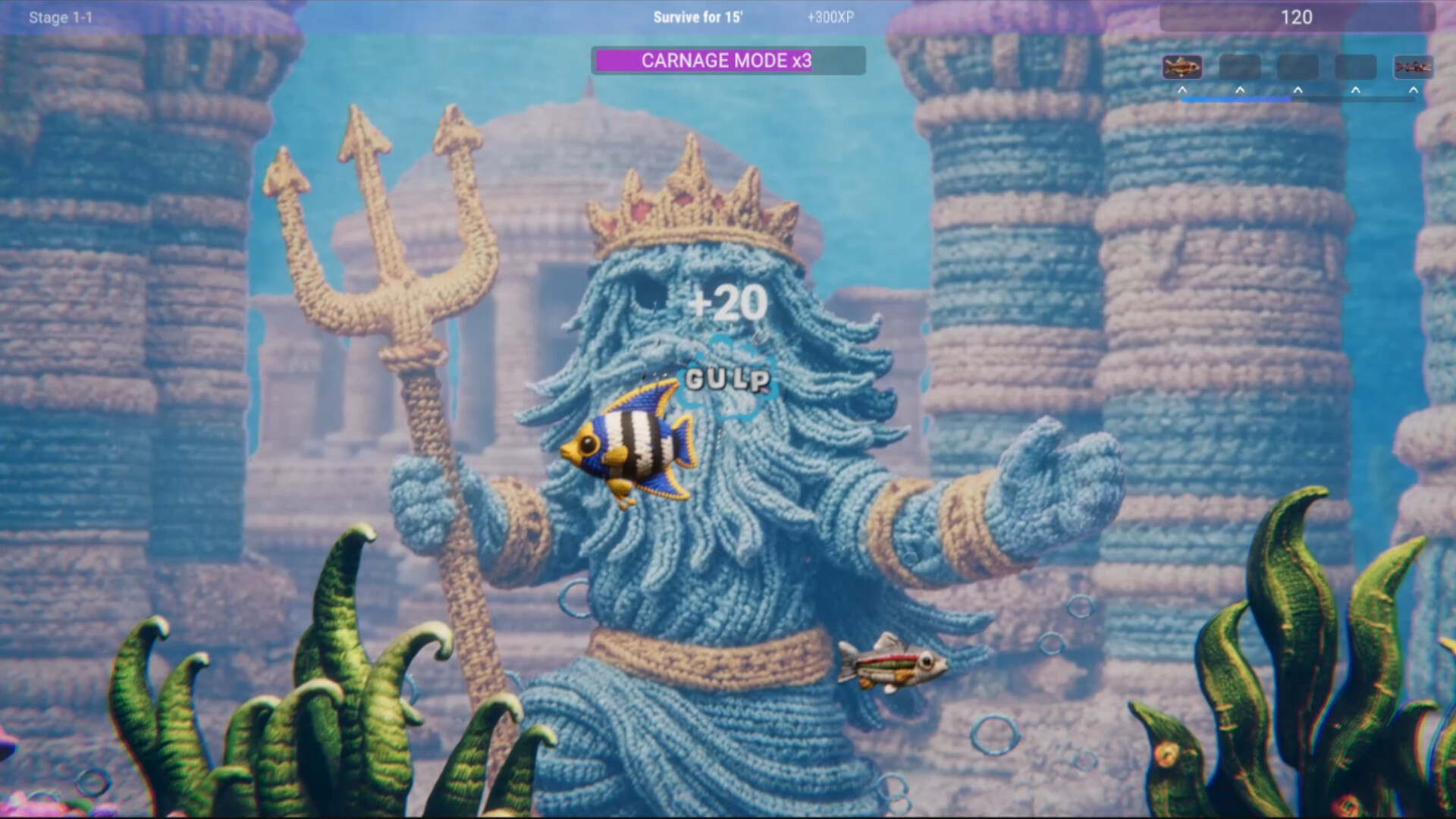This screenshot has height=819, width=1456.
Task: Click the GULP bubble effect
Action: (x=728, y=378)
